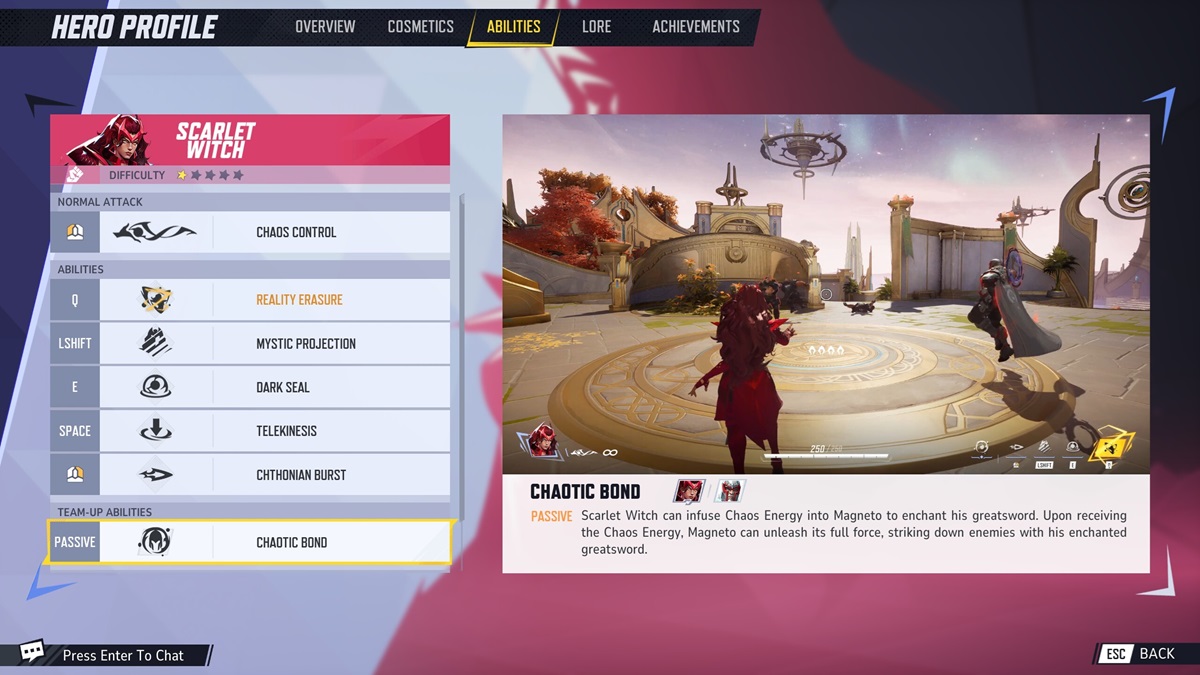
Task: Select the Abilities tab
Action: point(513,27)
